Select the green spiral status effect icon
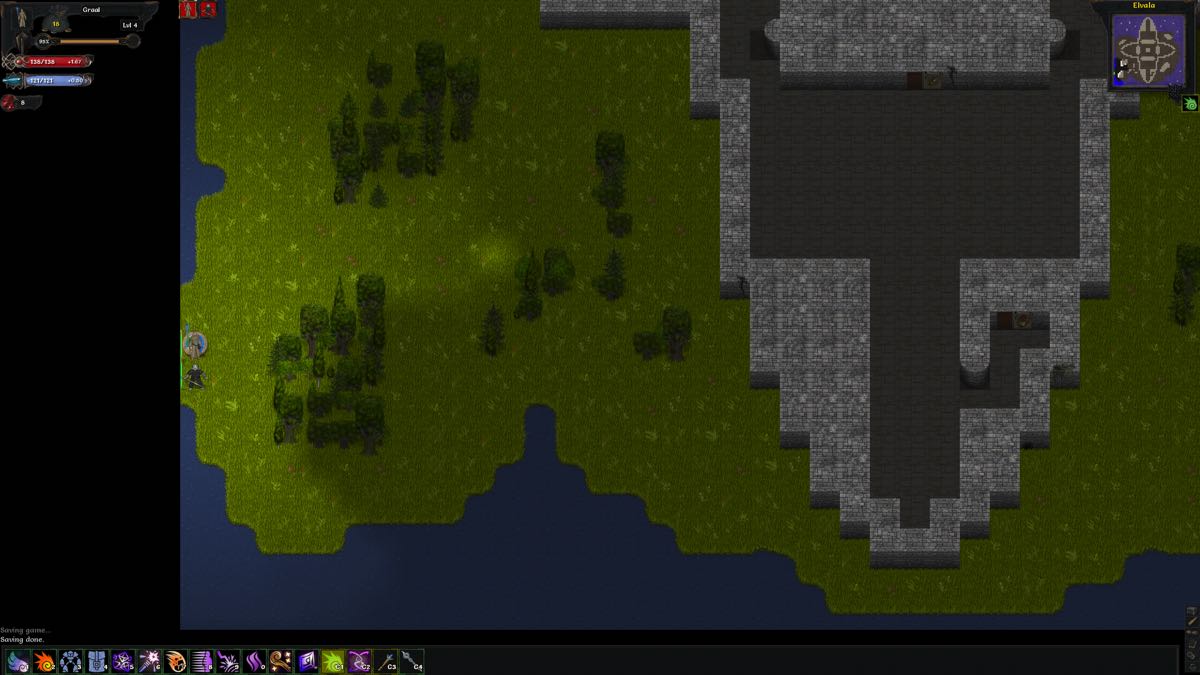1200x675 pixels. coord(1190,103)
